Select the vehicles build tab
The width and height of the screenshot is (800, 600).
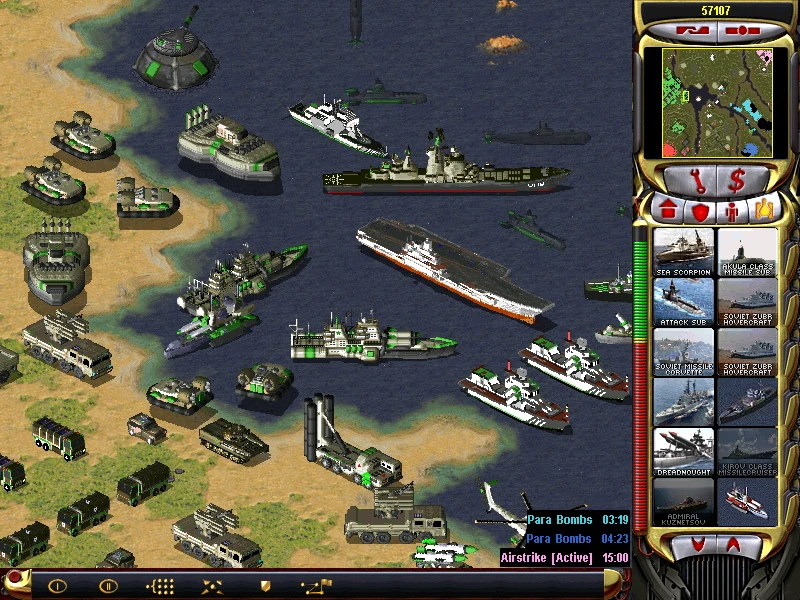(764, 211)
